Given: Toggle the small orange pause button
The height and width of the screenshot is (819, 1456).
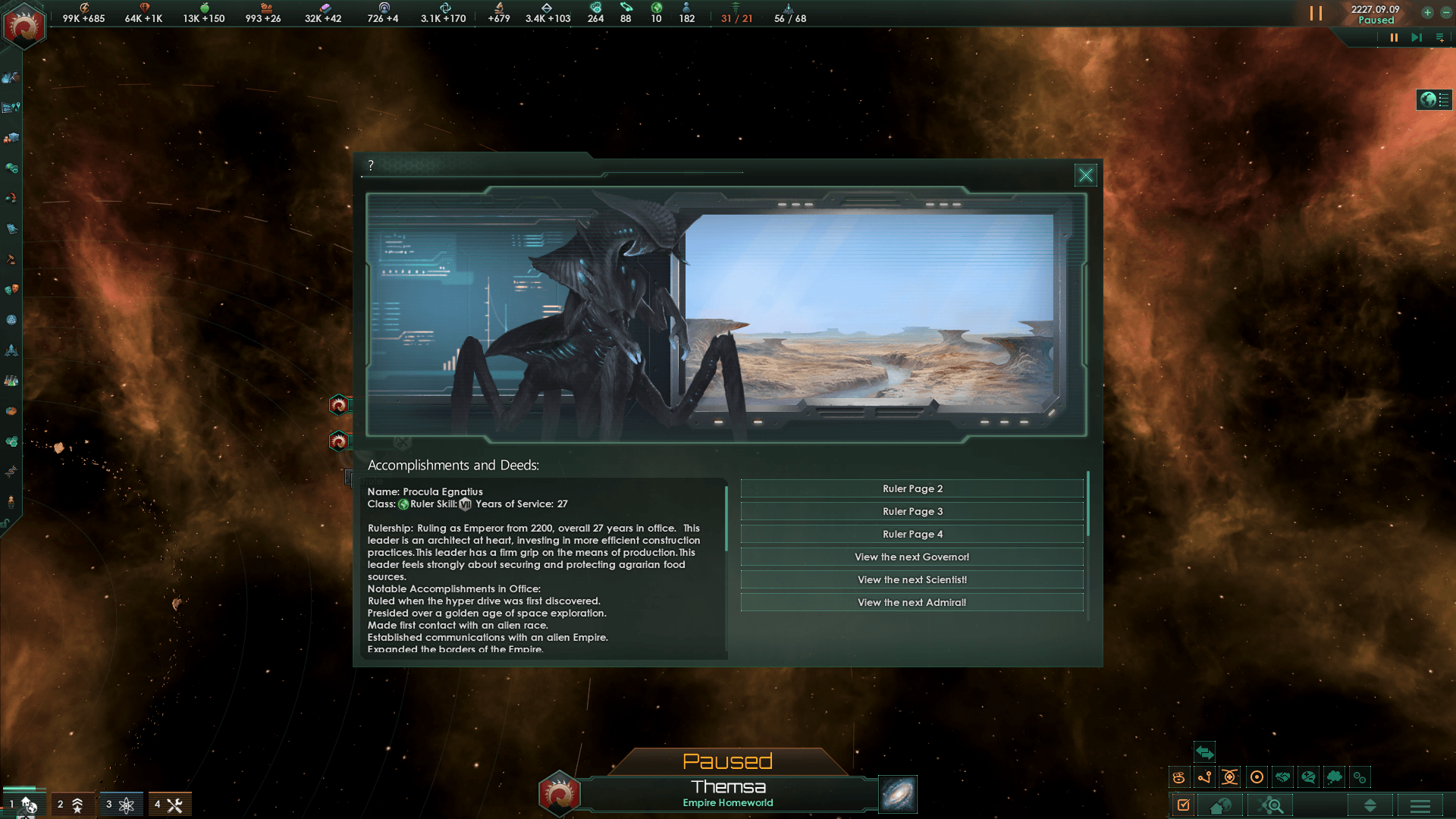Looking at the screenshot, I should (1394, 37).
